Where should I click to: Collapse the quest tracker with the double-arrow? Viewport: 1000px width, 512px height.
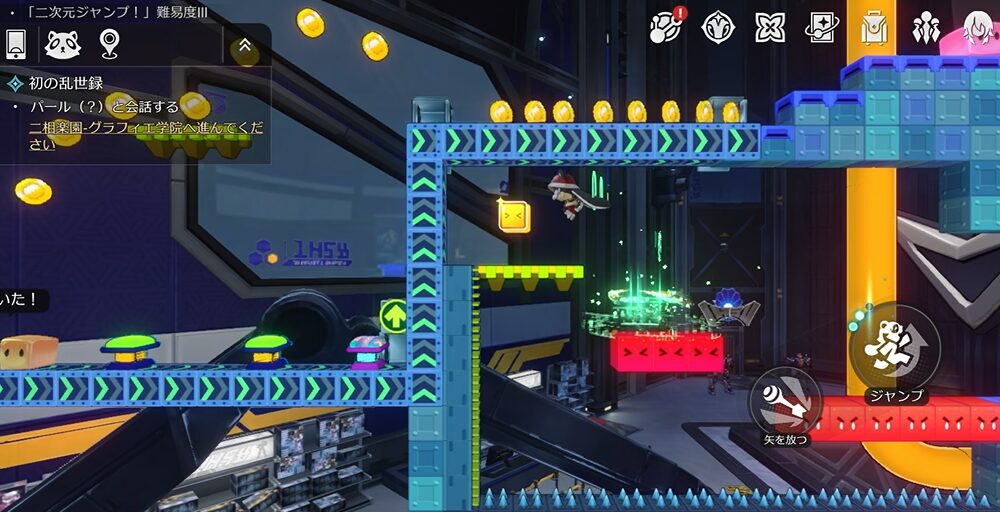coord(244,45)
